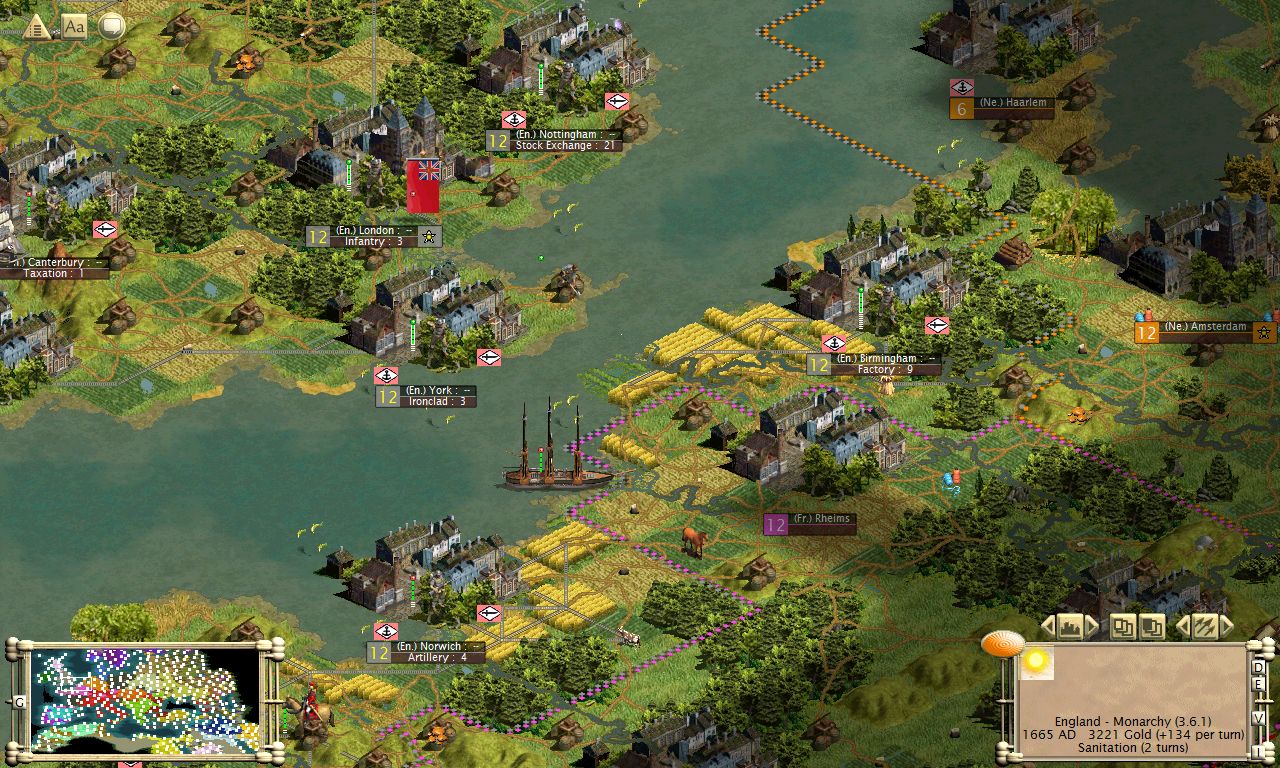Open the main menu pyramid button

click(x=37, y=27)
